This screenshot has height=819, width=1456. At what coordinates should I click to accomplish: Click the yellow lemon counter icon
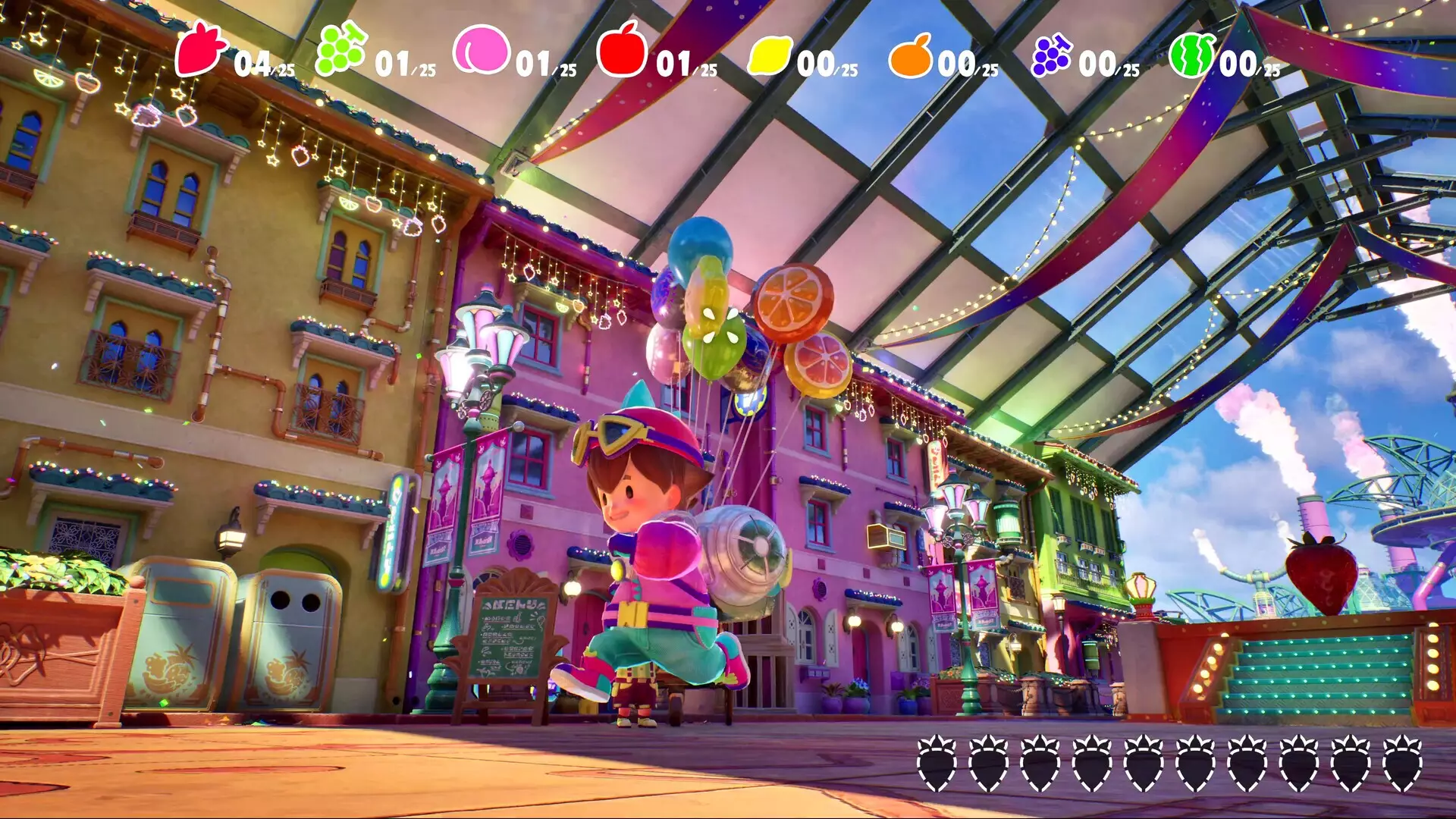[769, 56]
